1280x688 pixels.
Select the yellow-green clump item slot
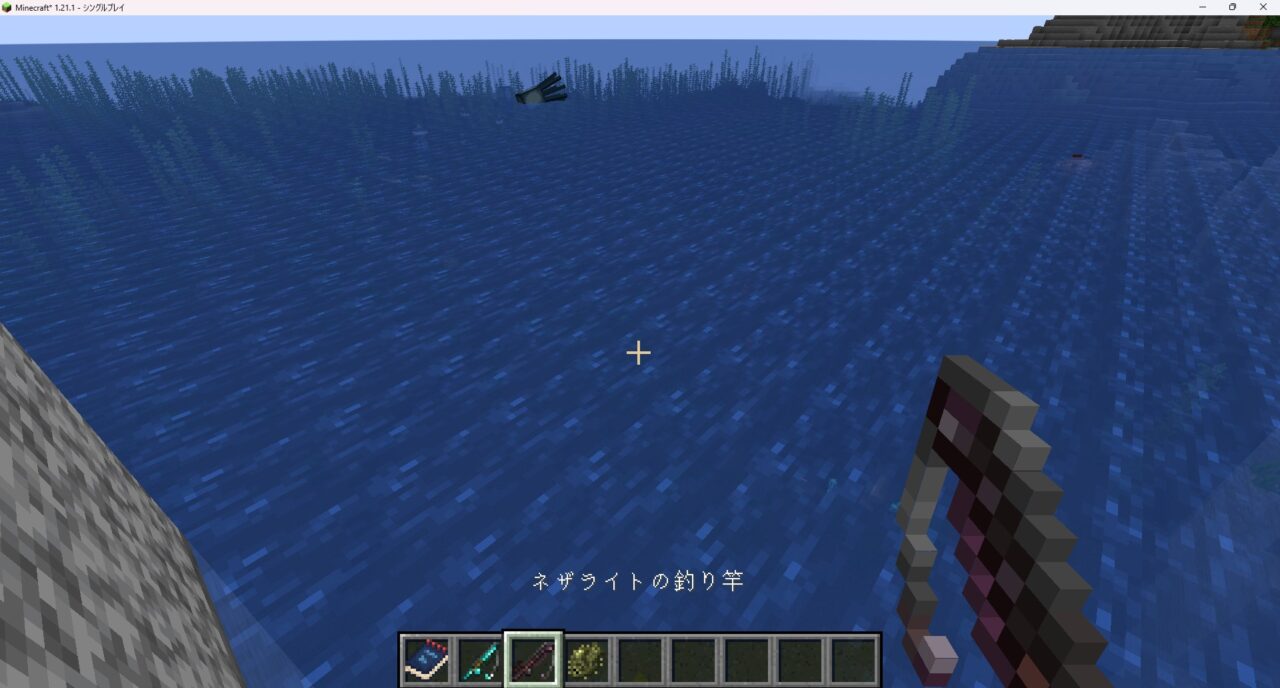(586, 660)
